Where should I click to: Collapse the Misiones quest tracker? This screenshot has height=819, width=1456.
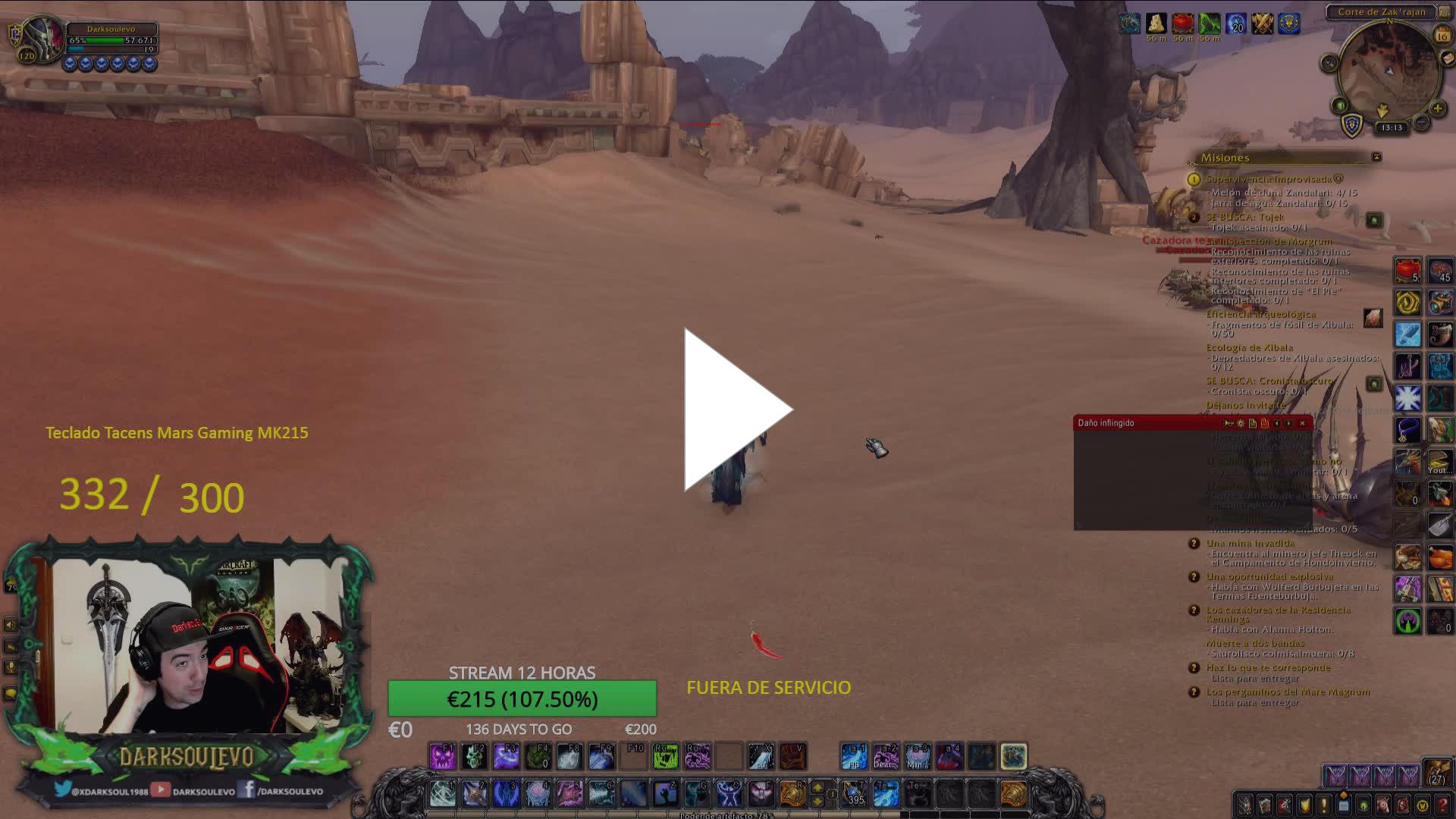(x=1376, y=157)
